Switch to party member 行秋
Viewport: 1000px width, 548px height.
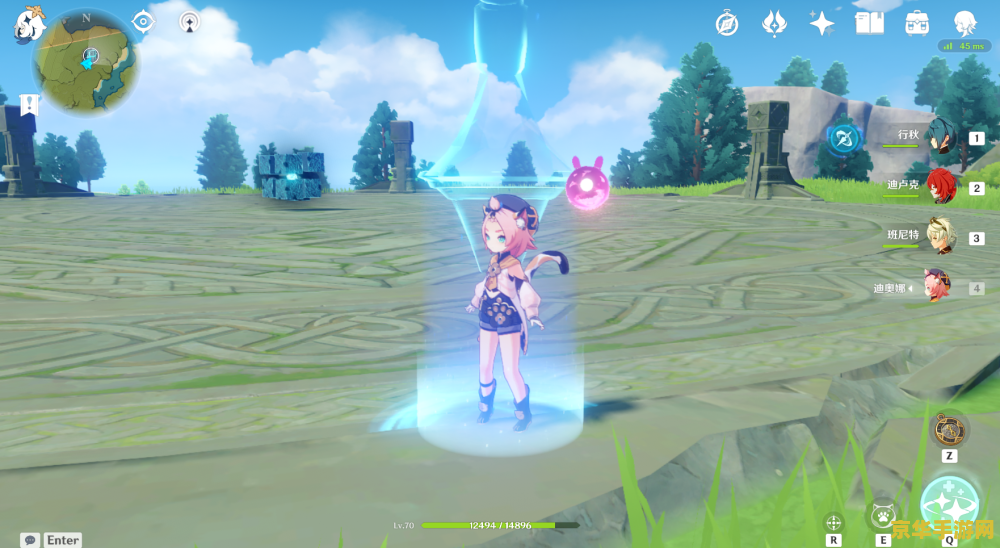(x=939, y=139)
